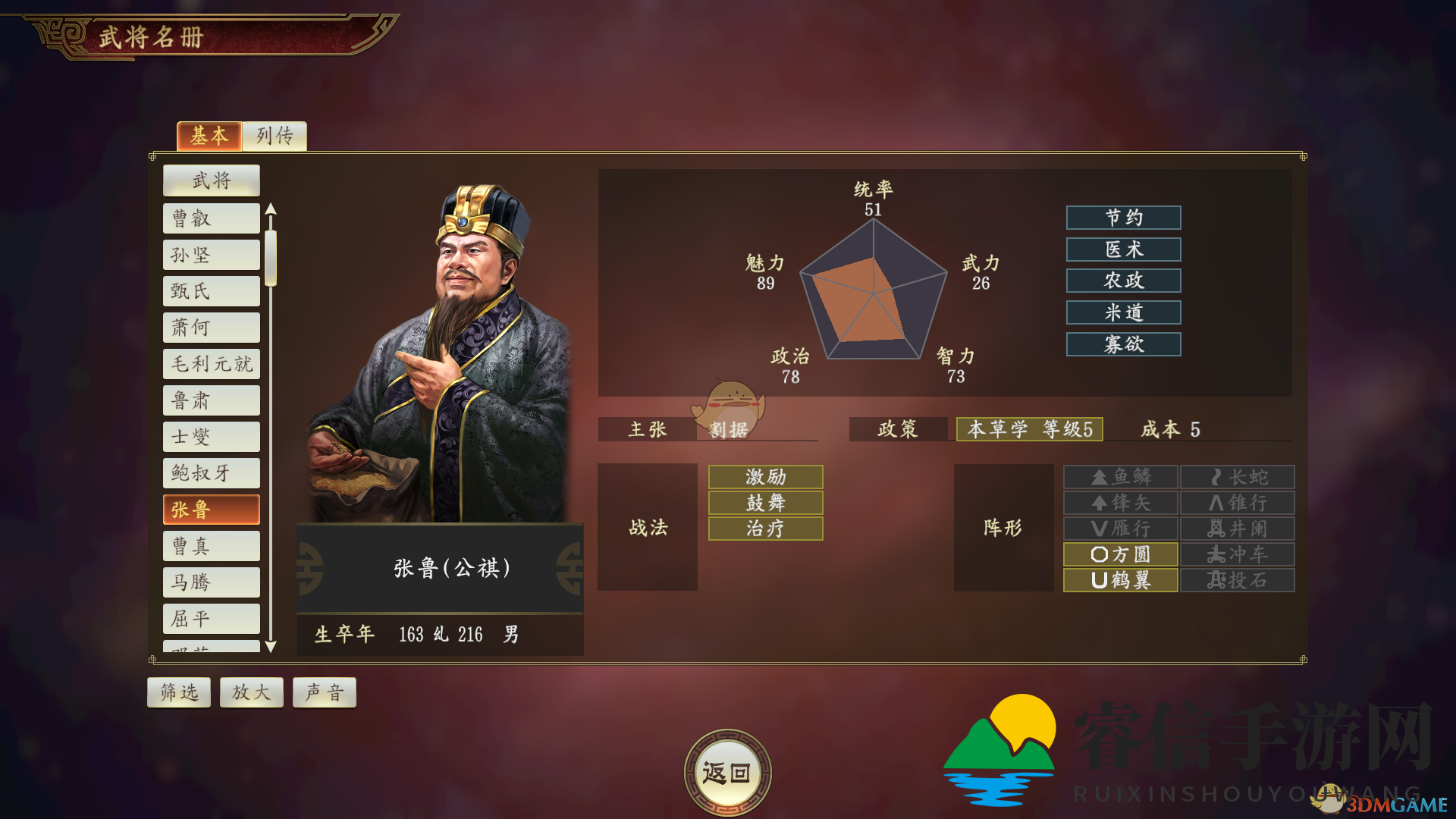Click the up arrow on the general list

coord(271,209)
